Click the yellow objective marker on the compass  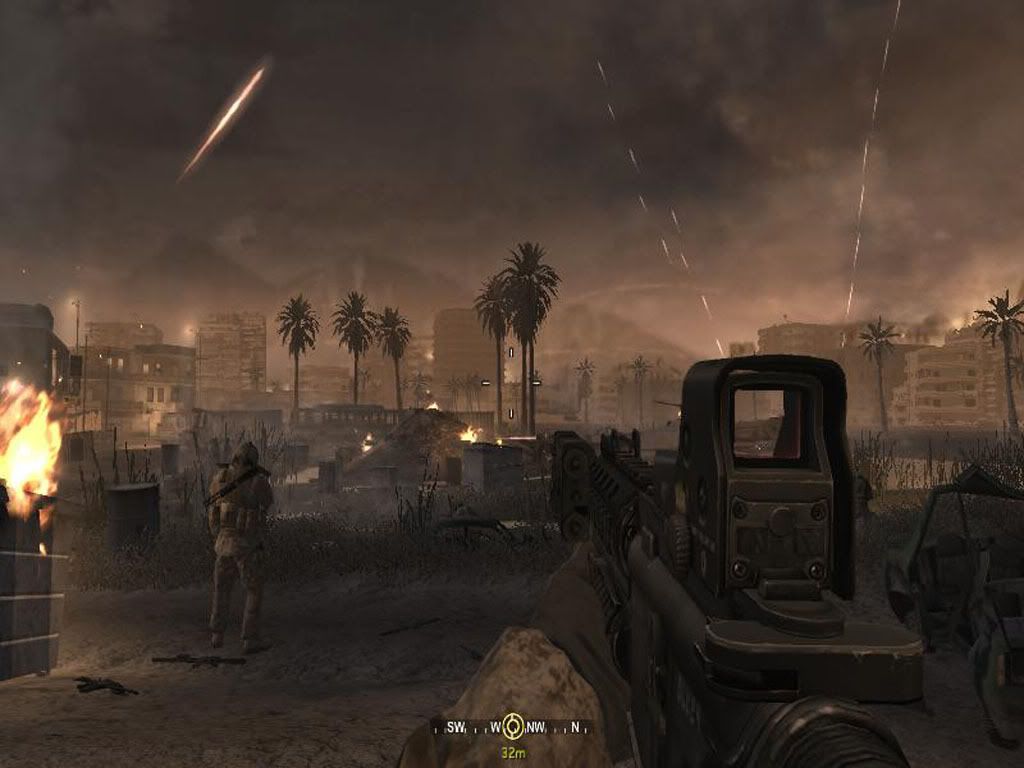tap(513, 726)
